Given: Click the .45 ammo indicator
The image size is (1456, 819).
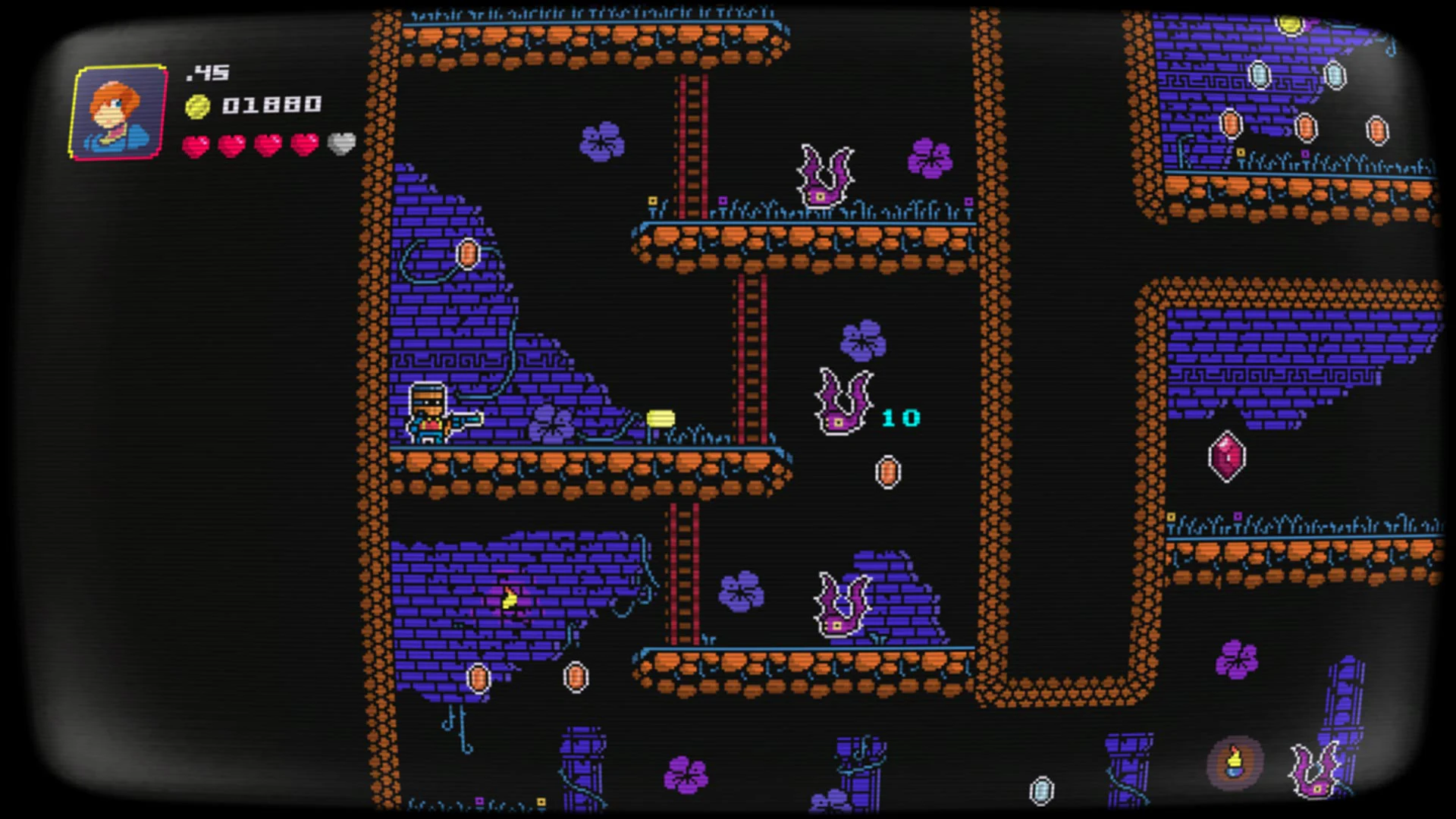Looking at the screenshot, I should 209,73.
